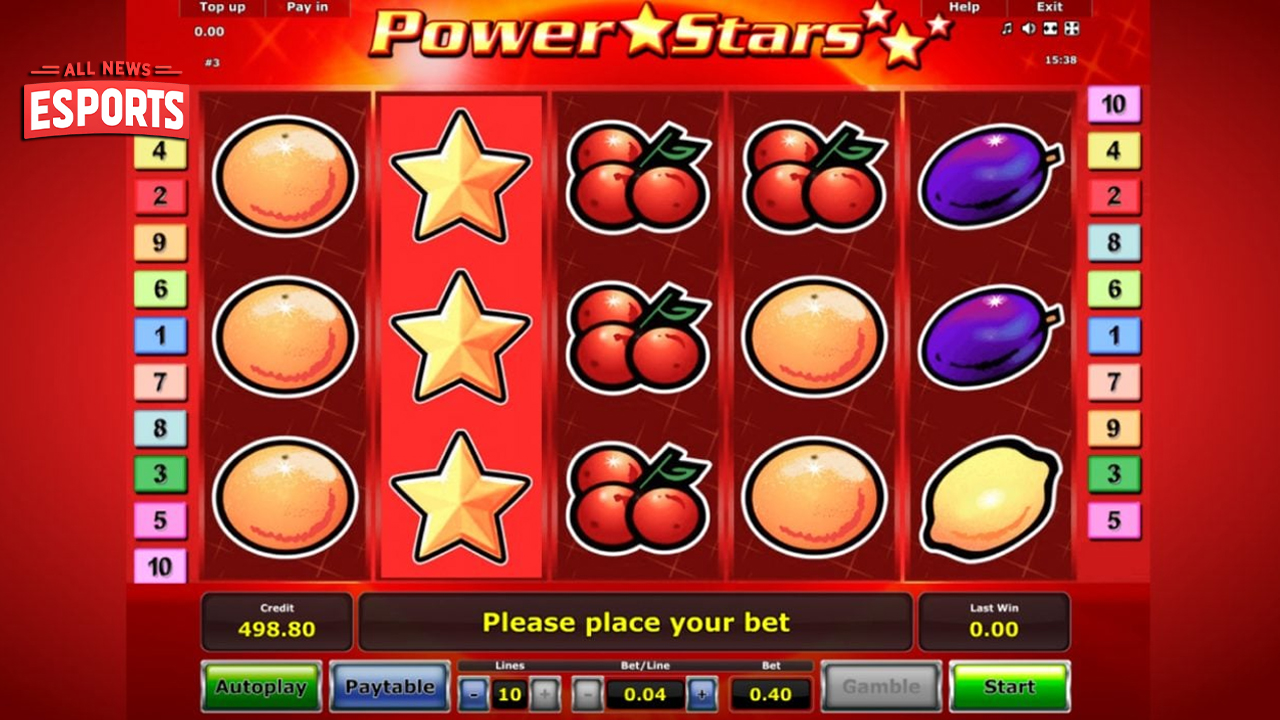Screen dimensions: 1280x720
Task: Open the Top up menu
Action: (x=221, y=7)
